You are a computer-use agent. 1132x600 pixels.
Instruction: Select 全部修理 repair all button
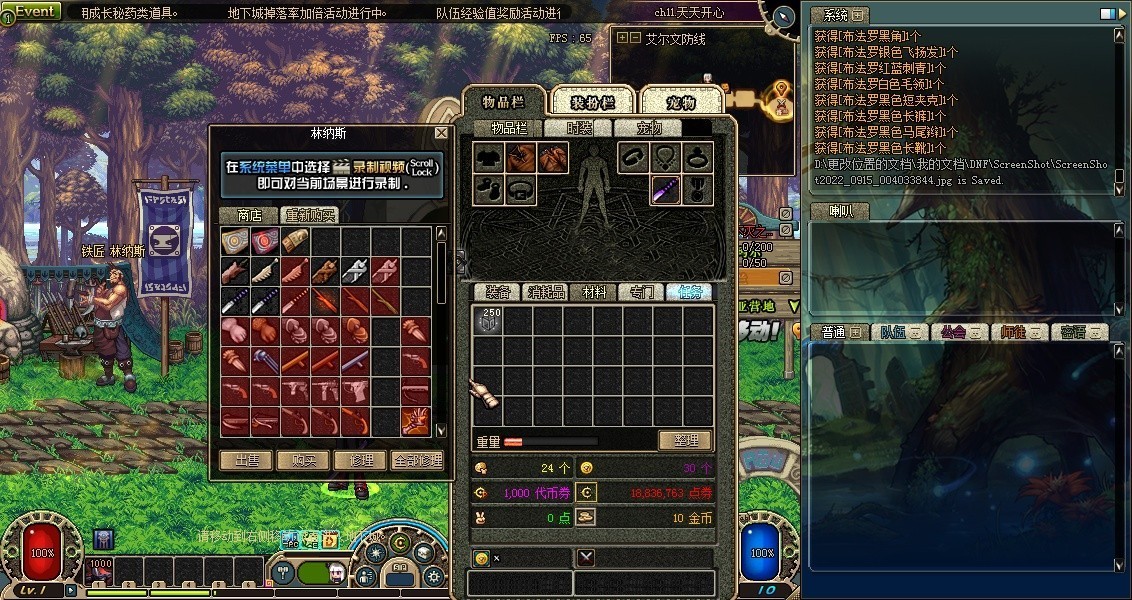click(417, 460)
